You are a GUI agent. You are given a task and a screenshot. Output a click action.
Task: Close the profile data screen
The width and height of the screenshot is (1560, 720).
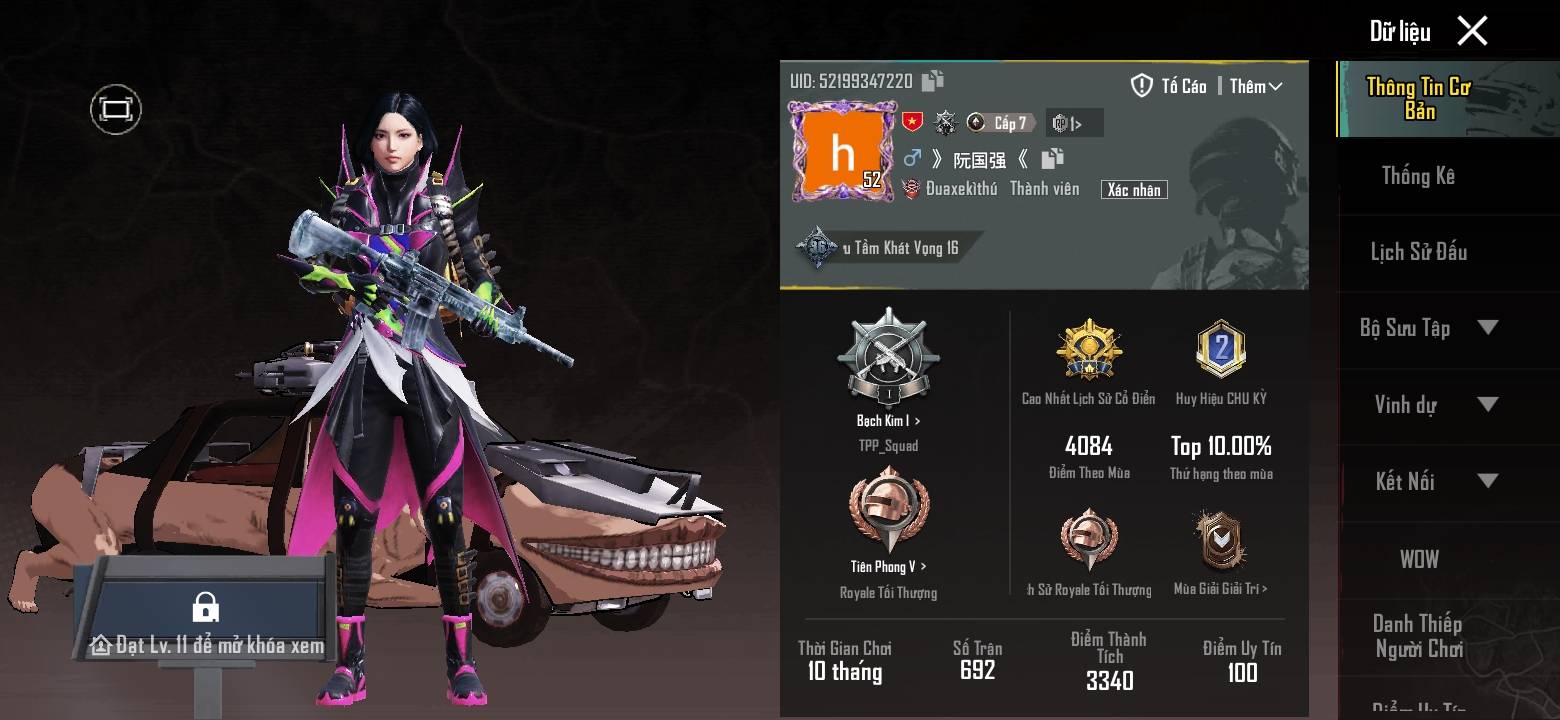coord(1472,31)
